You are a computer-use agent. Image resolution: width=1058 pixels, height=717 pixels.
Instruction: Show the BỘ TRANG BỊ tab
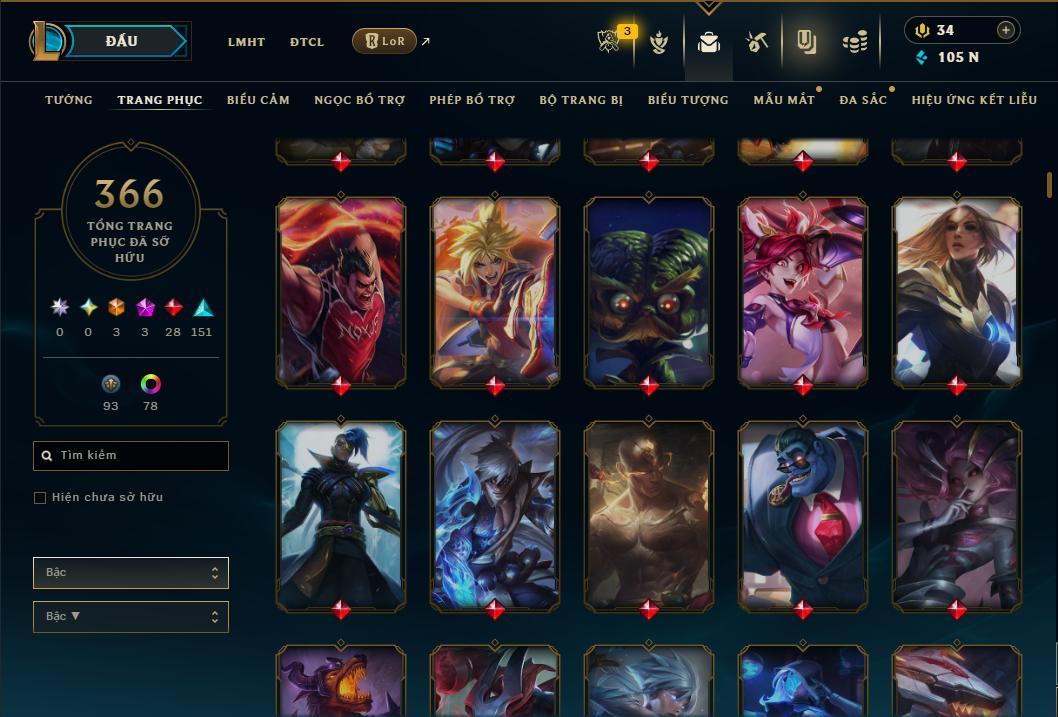pos(581,100)
